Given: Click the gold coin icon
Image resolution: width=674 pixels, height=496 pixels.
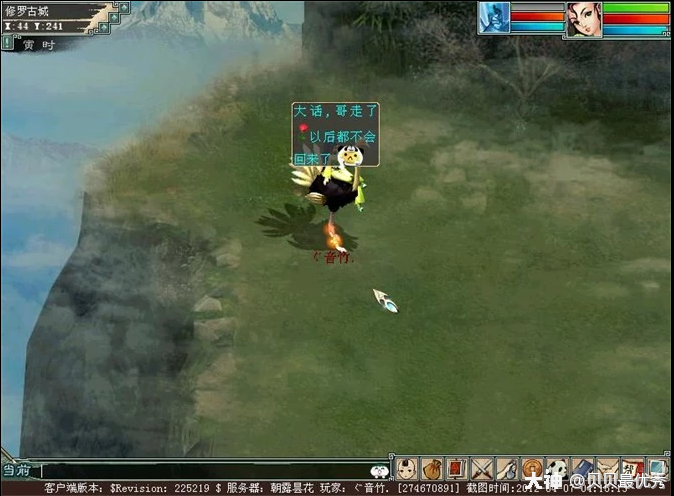Looking at the screenshot, I should [532, 468].
